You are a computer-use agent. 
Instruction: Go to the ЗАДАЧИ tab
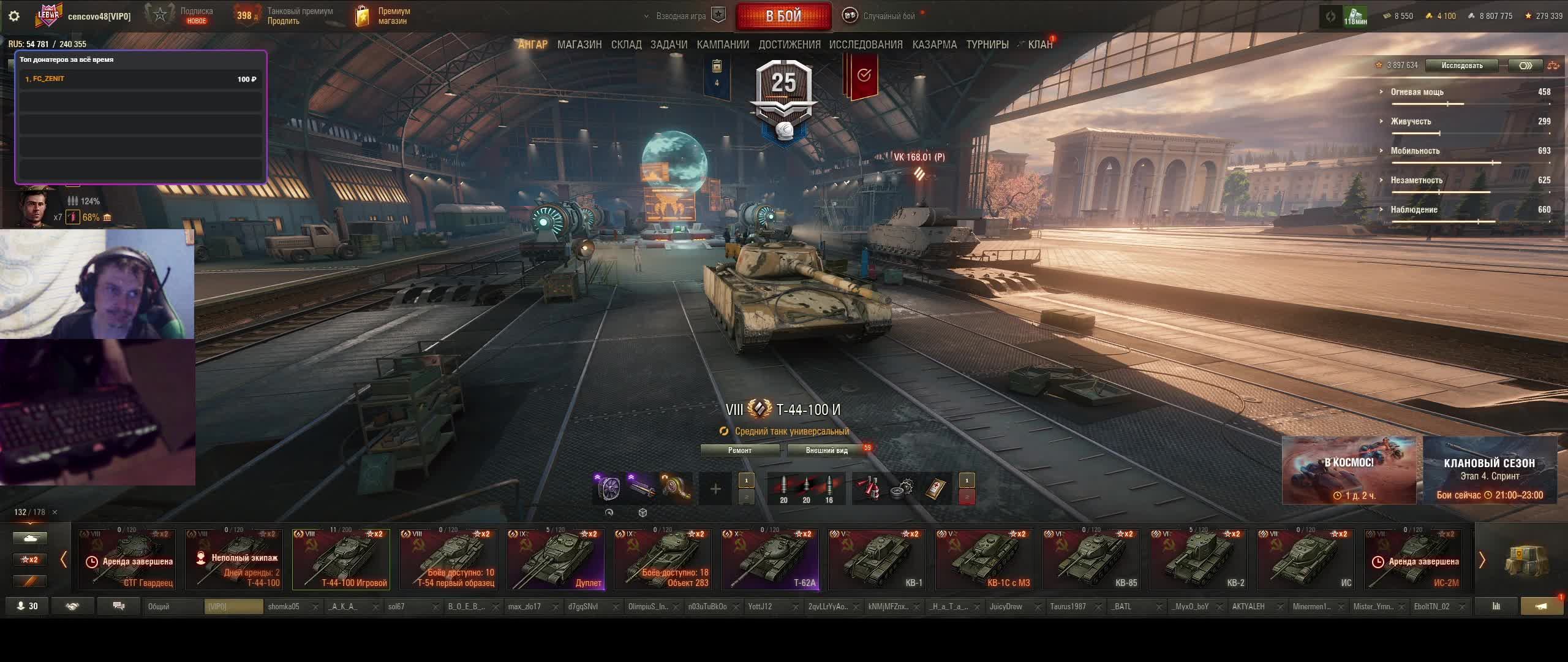click(669, 45)
